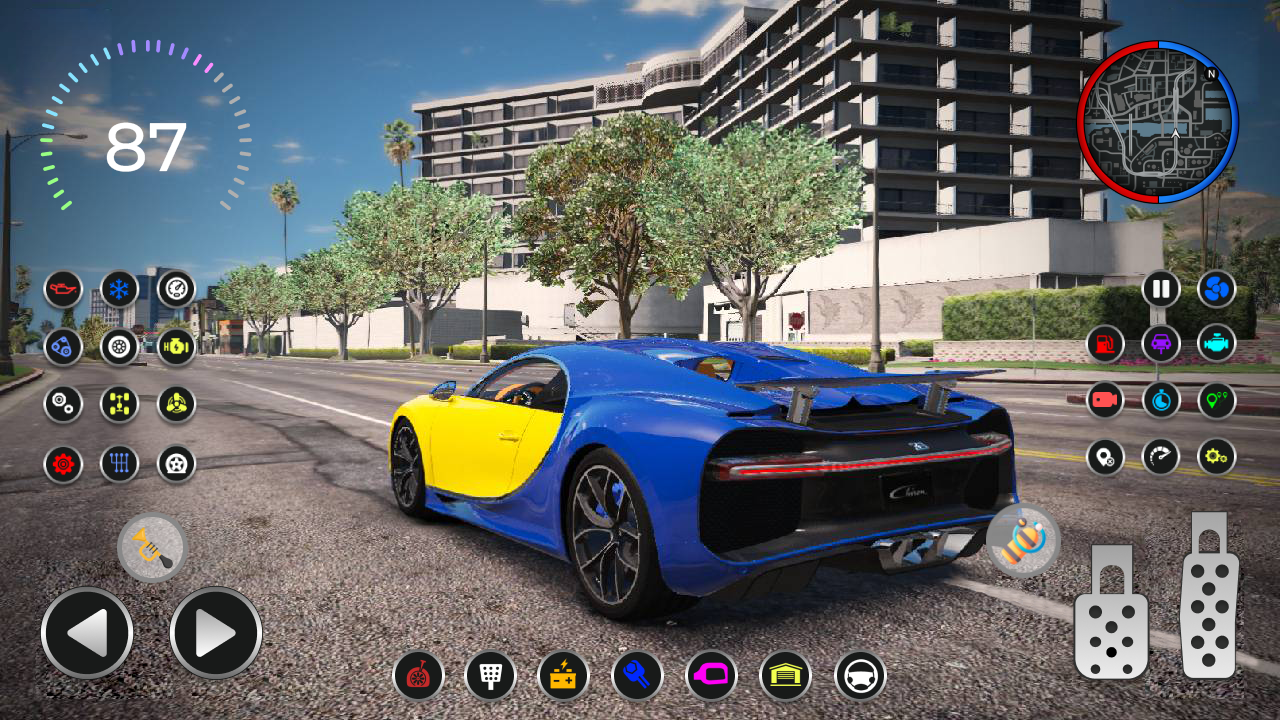
Task: Open the yellow garage icon
Action: (785, 676)
